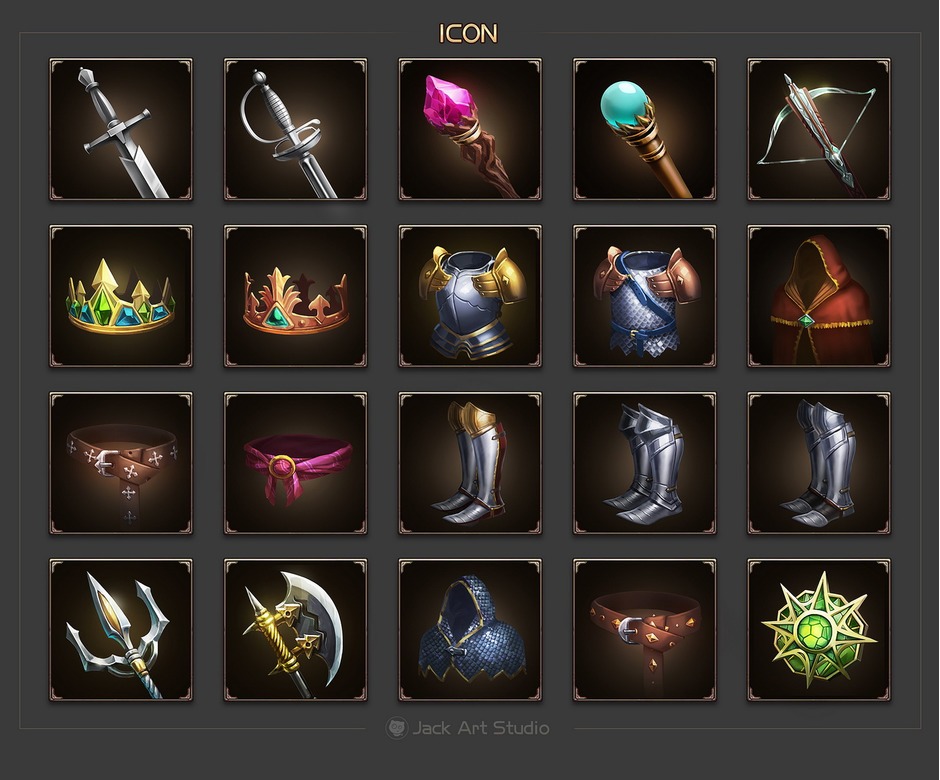
Task: Select the belt with silver cross studs
Action: tap(121, 463)
